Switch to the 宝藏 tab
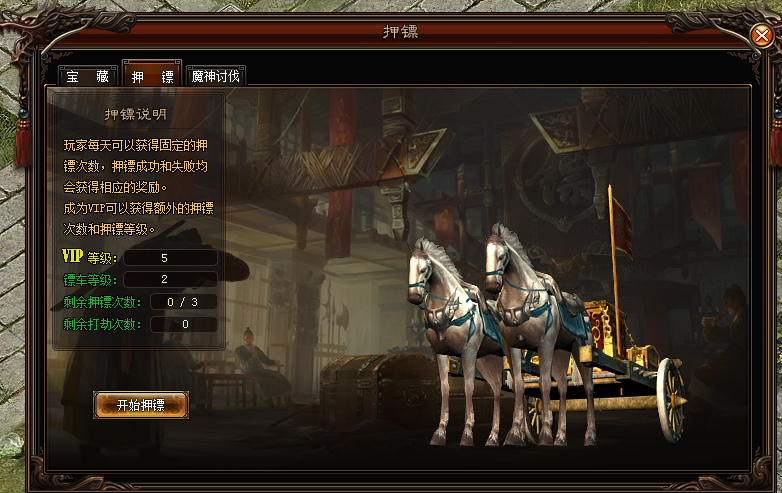This screenshot has width=782, height=493. [x=87, y=76]
